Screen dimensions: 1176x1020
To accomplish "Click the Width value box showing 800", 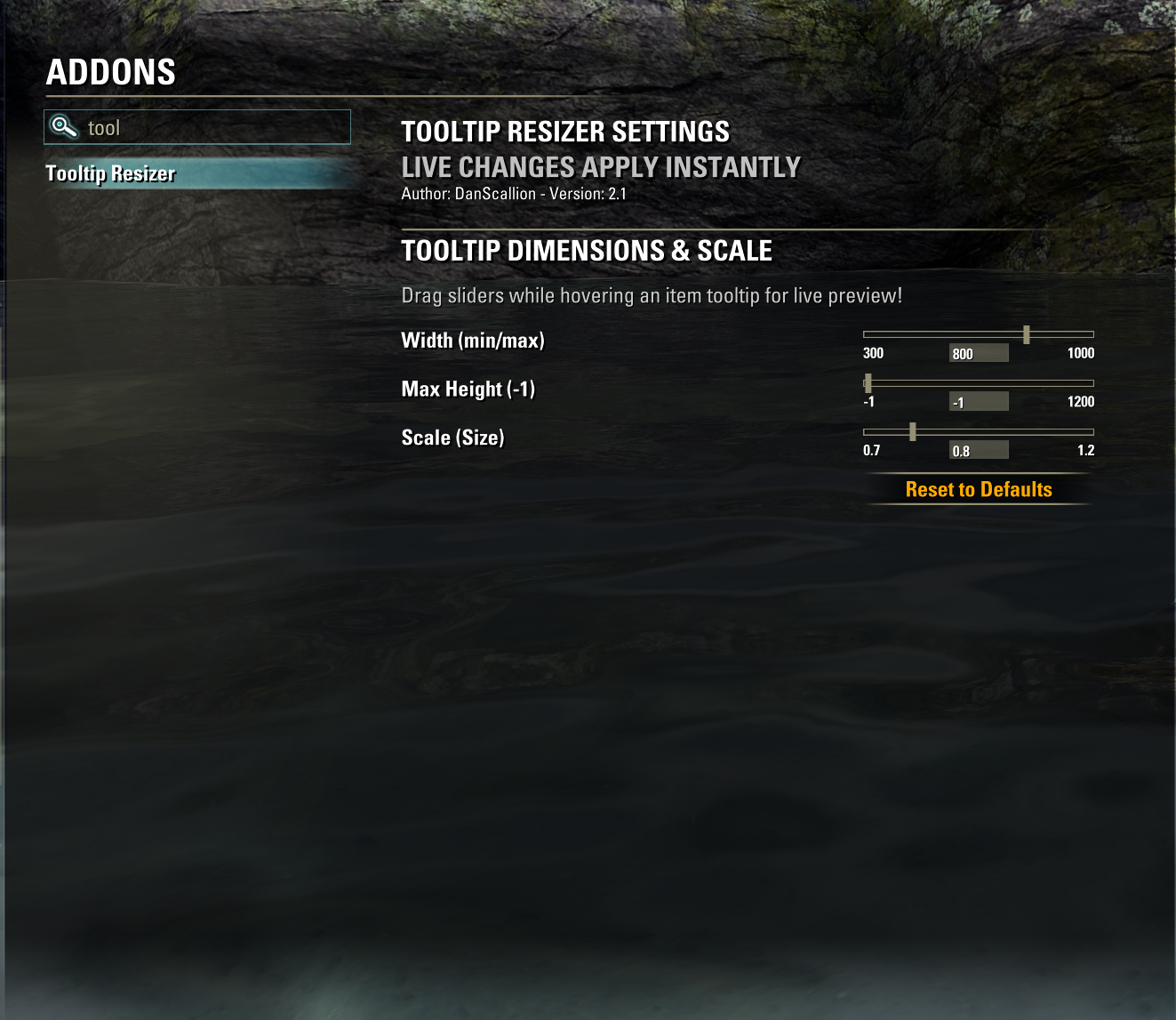I will tap(979, 353).
